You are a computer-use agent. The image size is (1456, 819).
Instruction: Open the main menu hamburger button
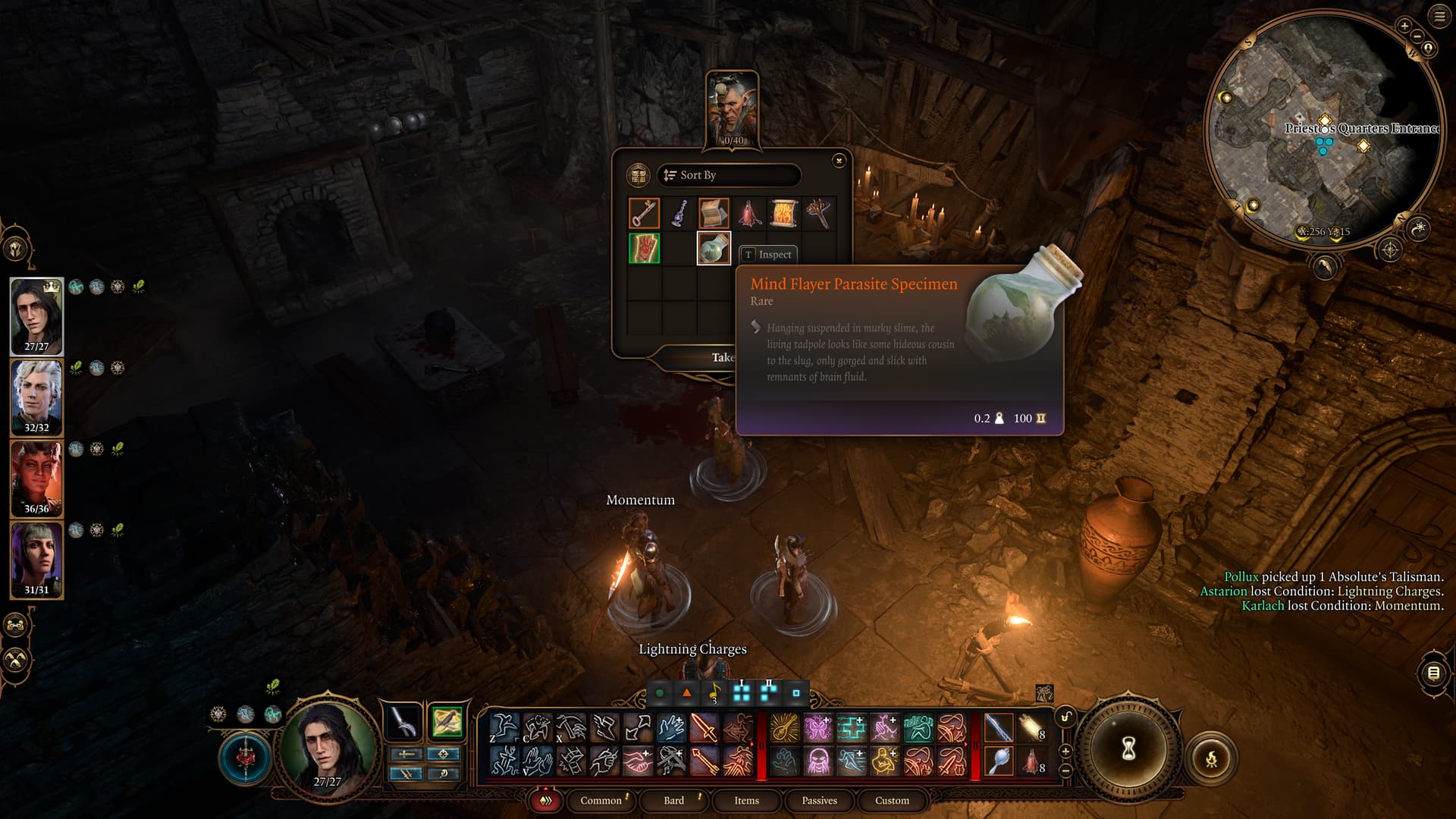(x=1439, y=17)
